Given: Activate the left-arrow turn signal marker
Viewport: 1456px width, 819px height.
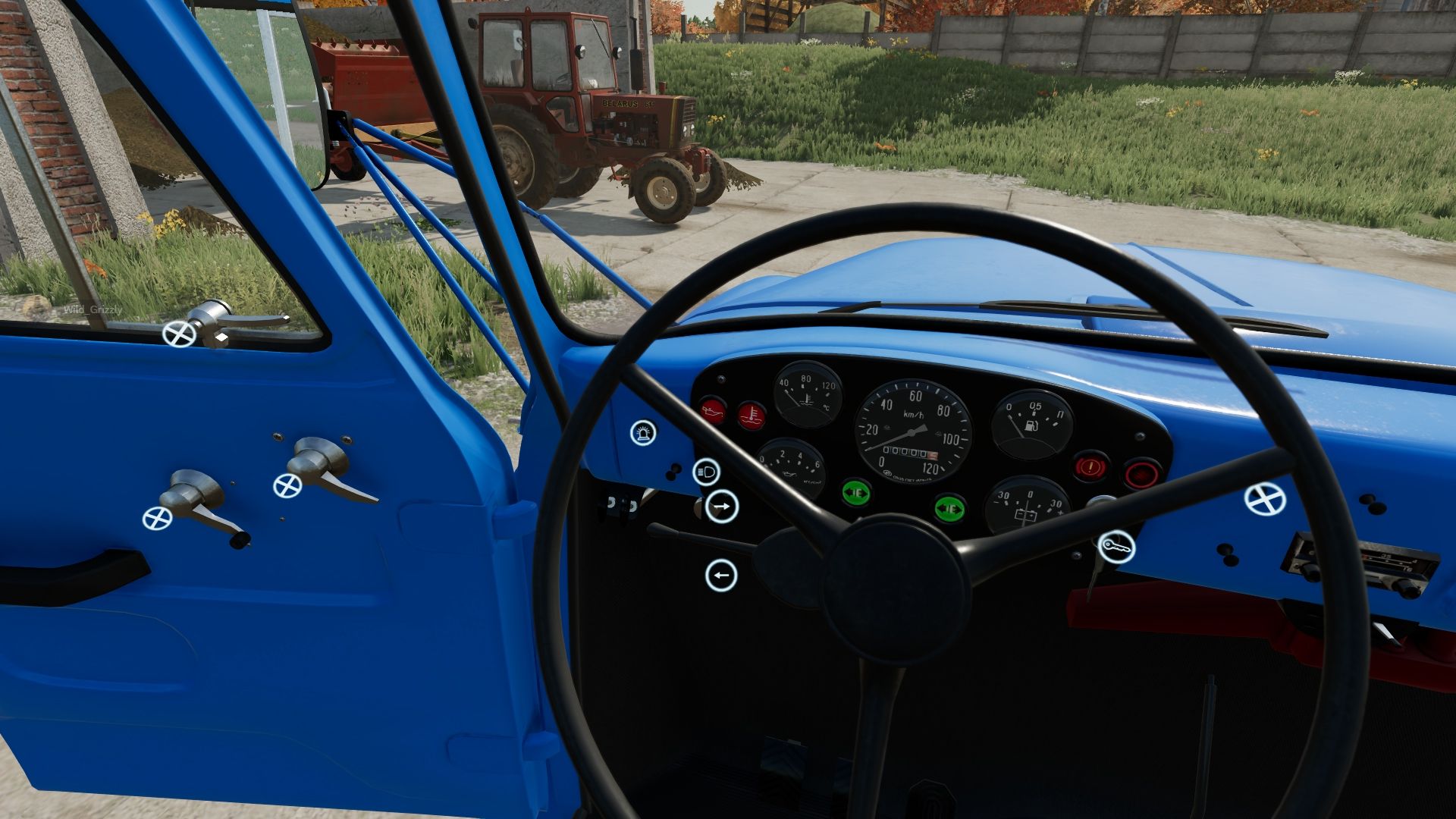Looking at the screenshot, I should [x=720, y=576].
